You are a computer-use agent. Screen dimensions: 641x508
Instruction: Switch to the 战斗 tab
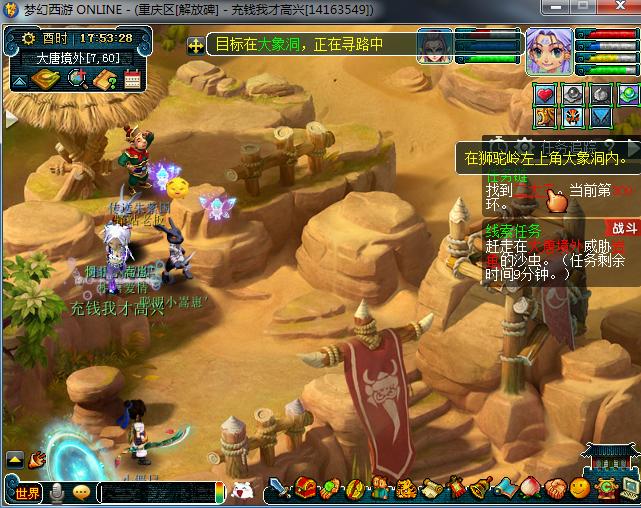click(623, 227)
